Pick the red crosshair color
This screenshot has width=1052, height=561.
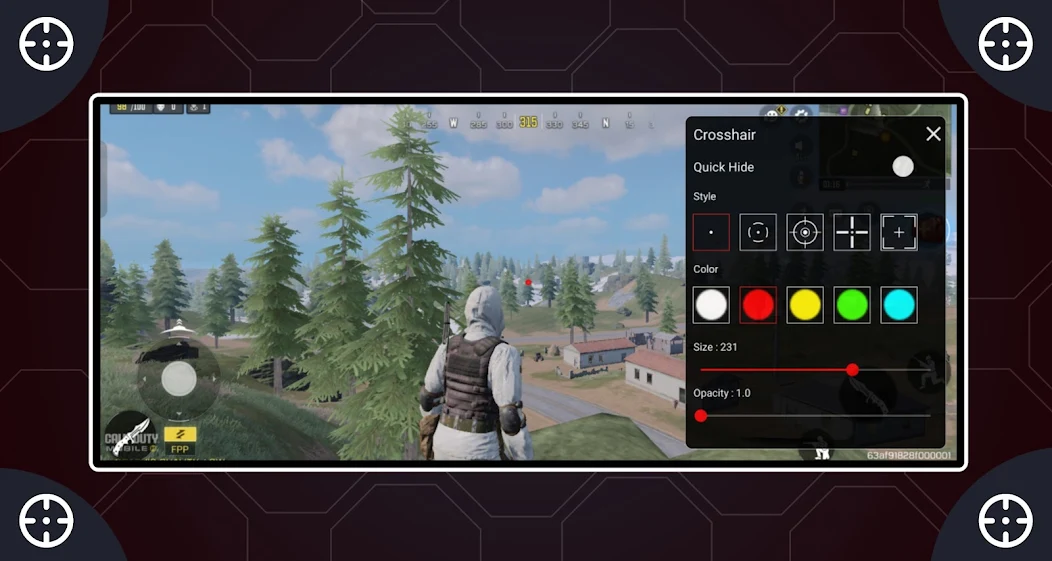click(x=758, y=305)
